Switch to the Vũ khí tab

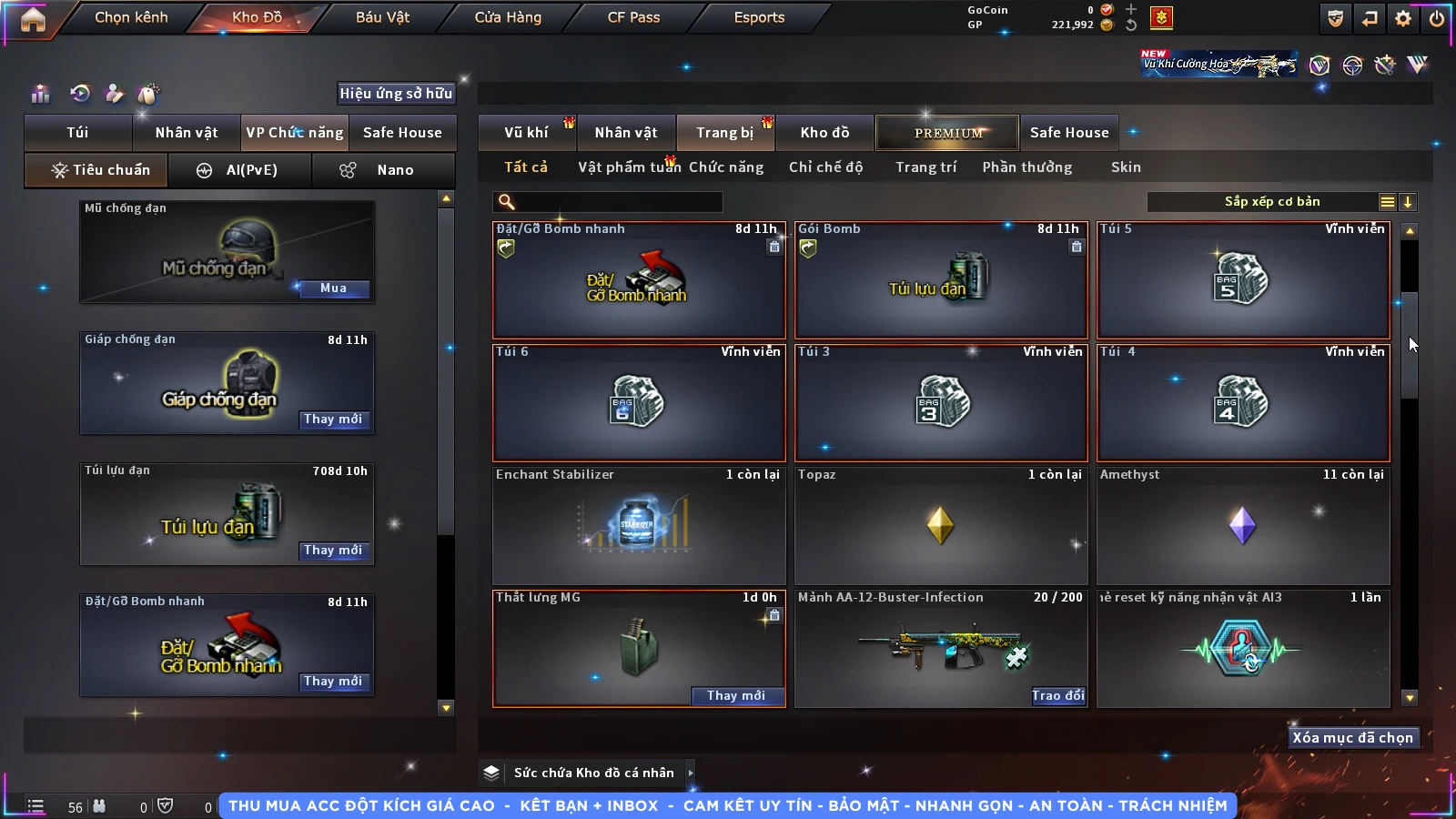pyautogui.click(x=526, y=133)
